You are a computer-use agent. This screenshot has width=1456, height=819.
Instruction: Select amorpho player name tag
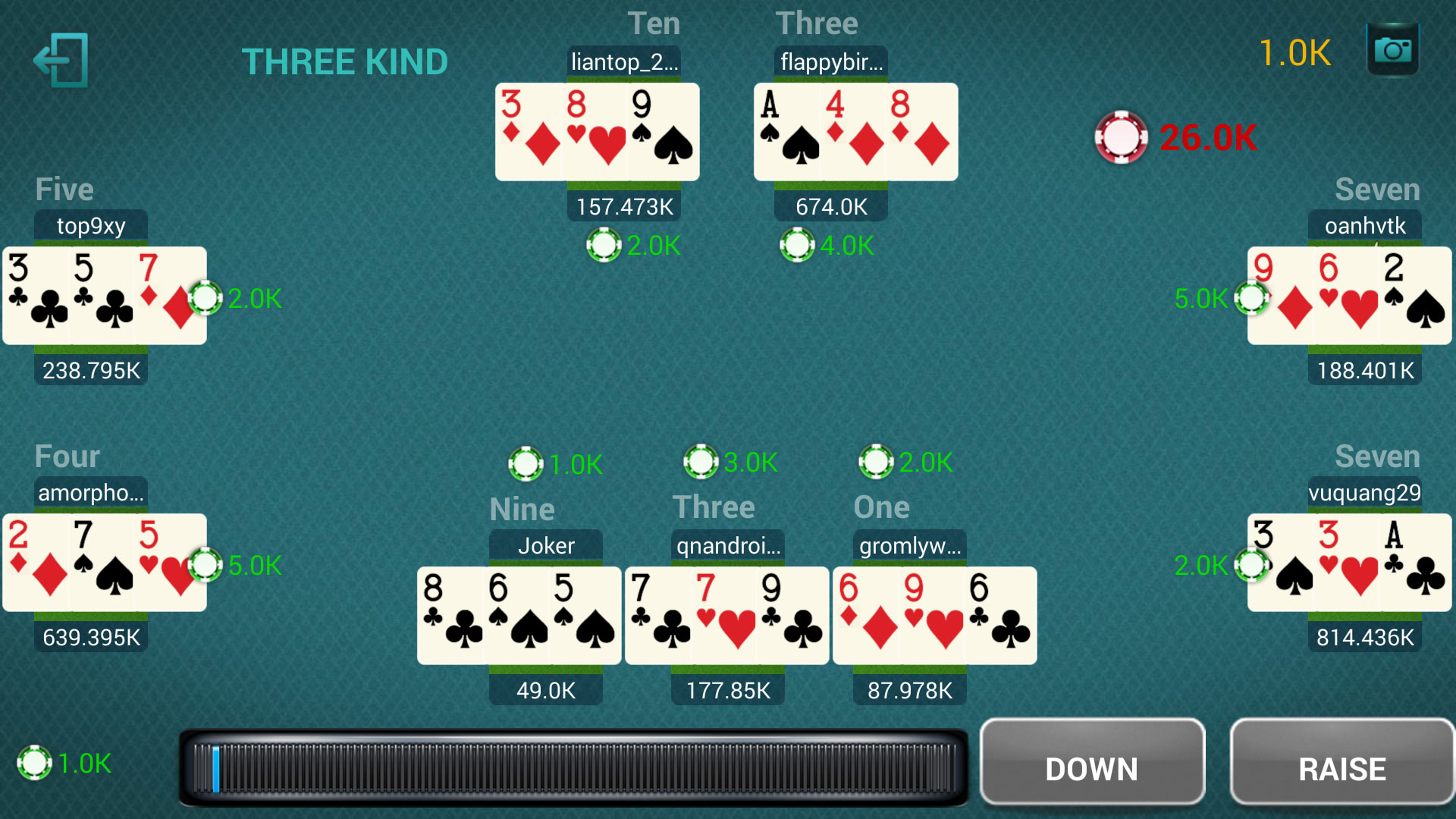coord(91,492)
